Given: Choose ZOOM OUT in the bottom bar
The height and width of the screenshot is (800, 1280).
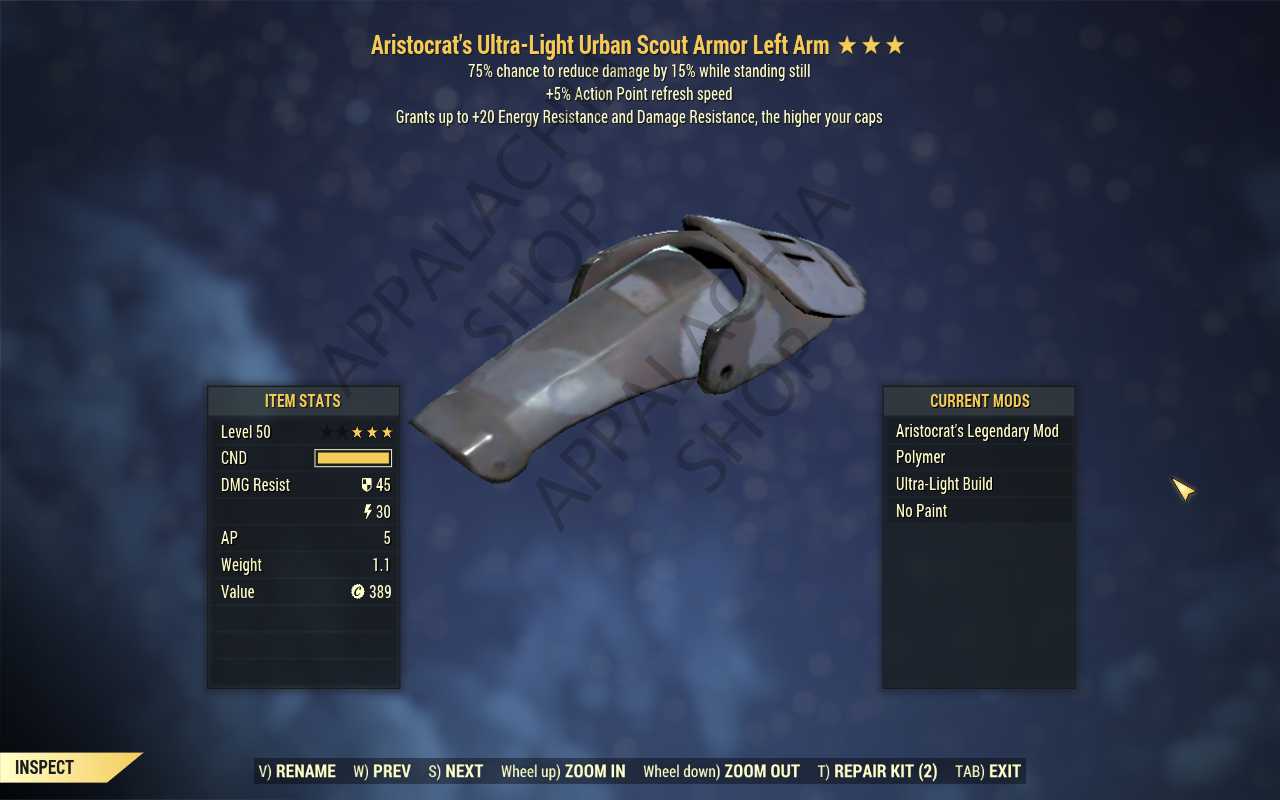Looking at the screenshot, I should [x=721, y=771].
